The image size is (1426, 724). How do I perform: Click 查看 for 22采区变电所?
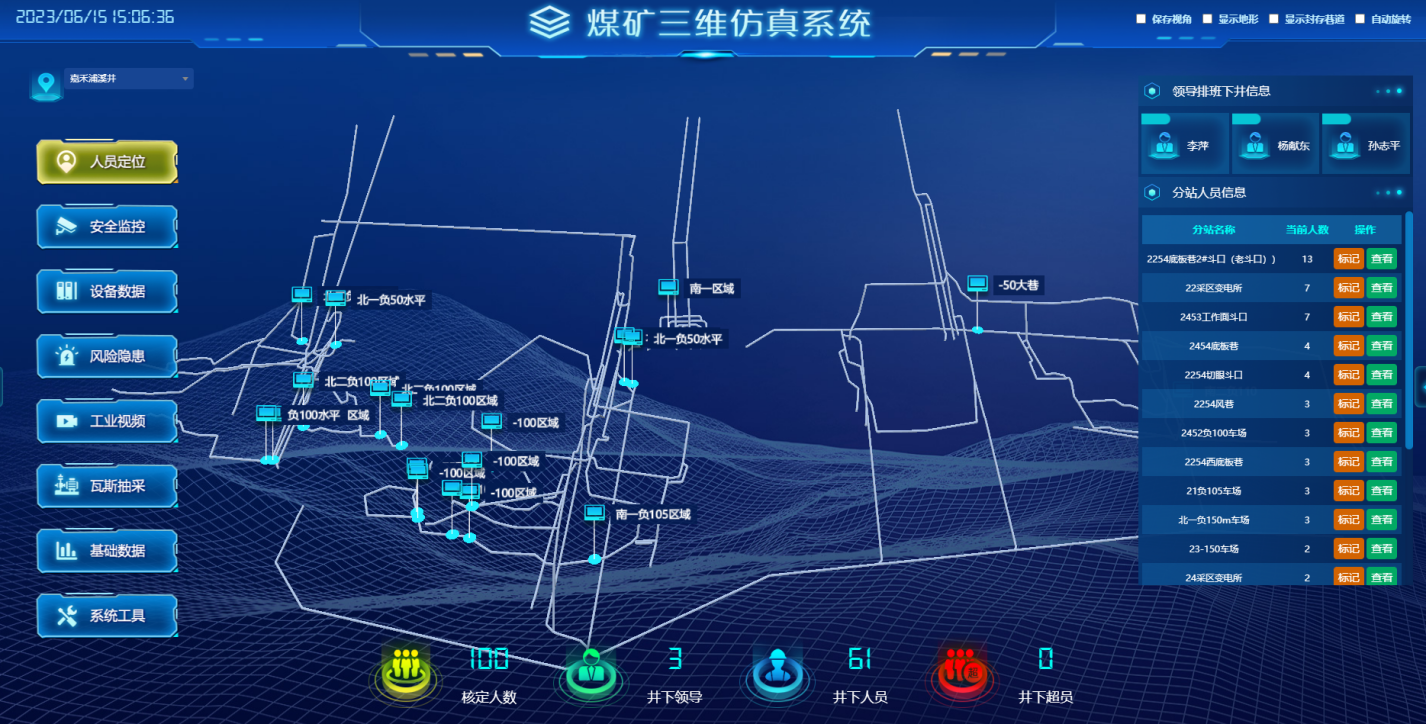pos(1381,287)
